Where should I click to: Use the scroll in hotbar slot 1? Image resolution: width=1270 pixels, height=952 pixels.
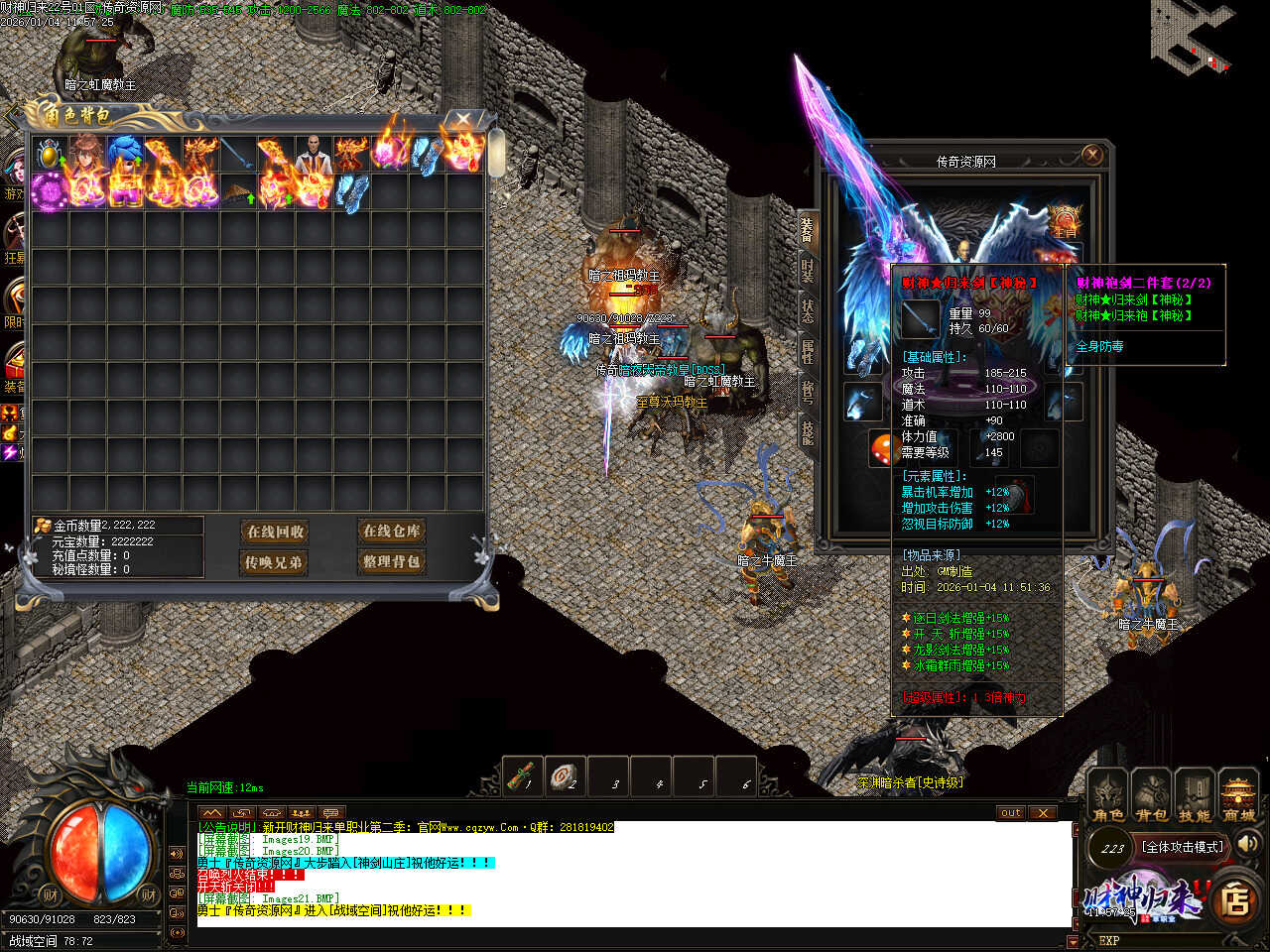tap(523, 776)
